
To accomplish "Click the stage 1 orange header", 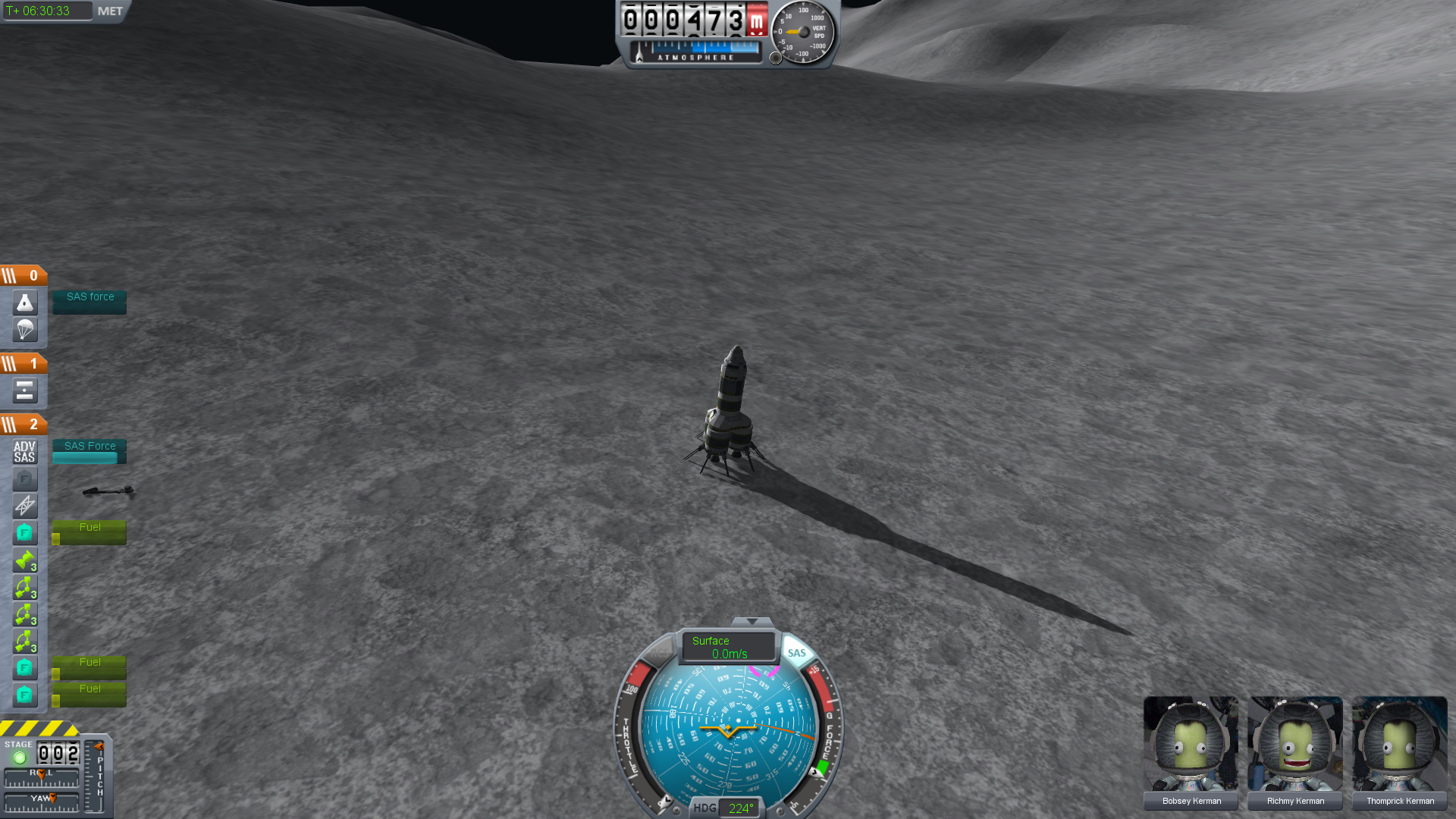I will (24, 363).
